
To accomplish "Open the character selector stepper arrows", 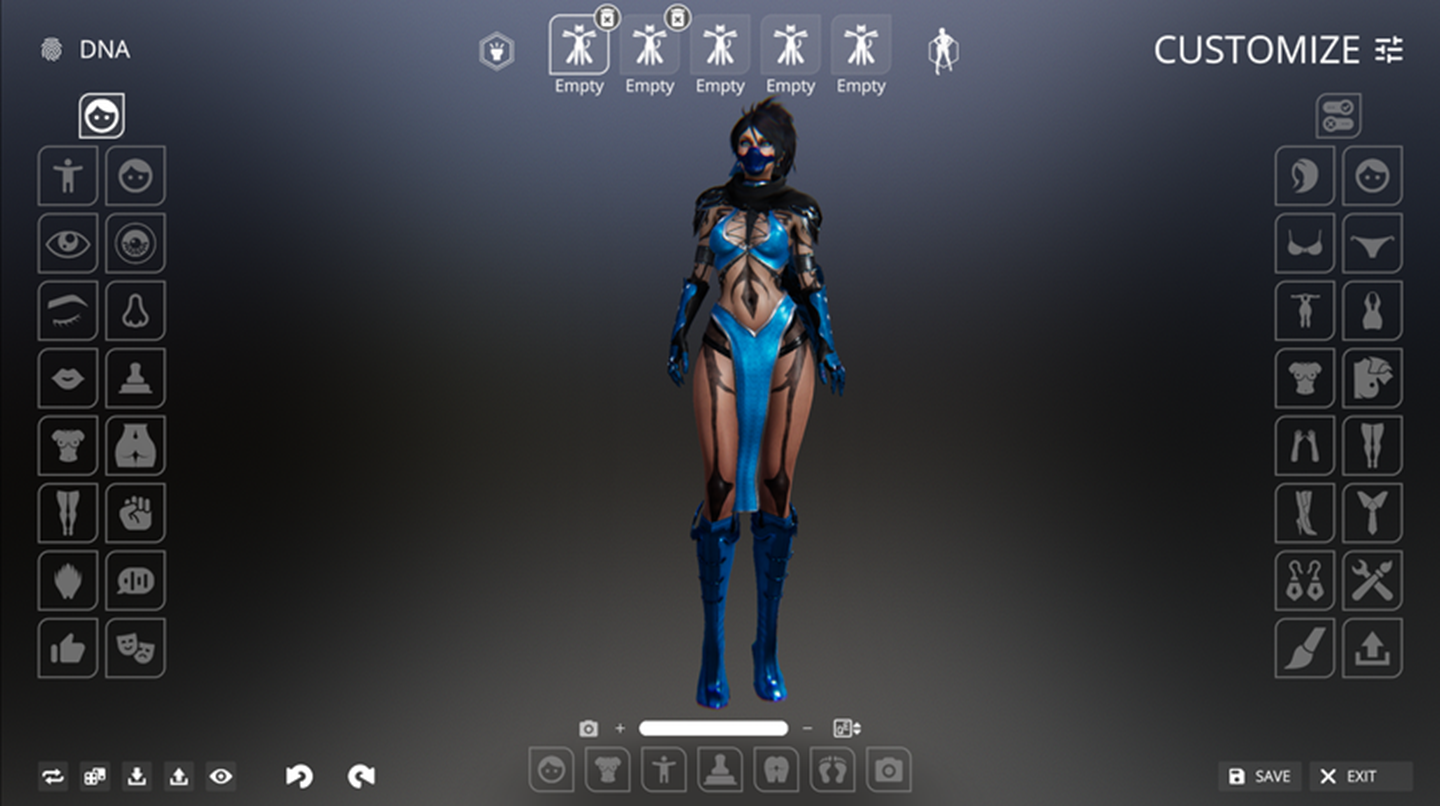I will (x=846, y=729).
